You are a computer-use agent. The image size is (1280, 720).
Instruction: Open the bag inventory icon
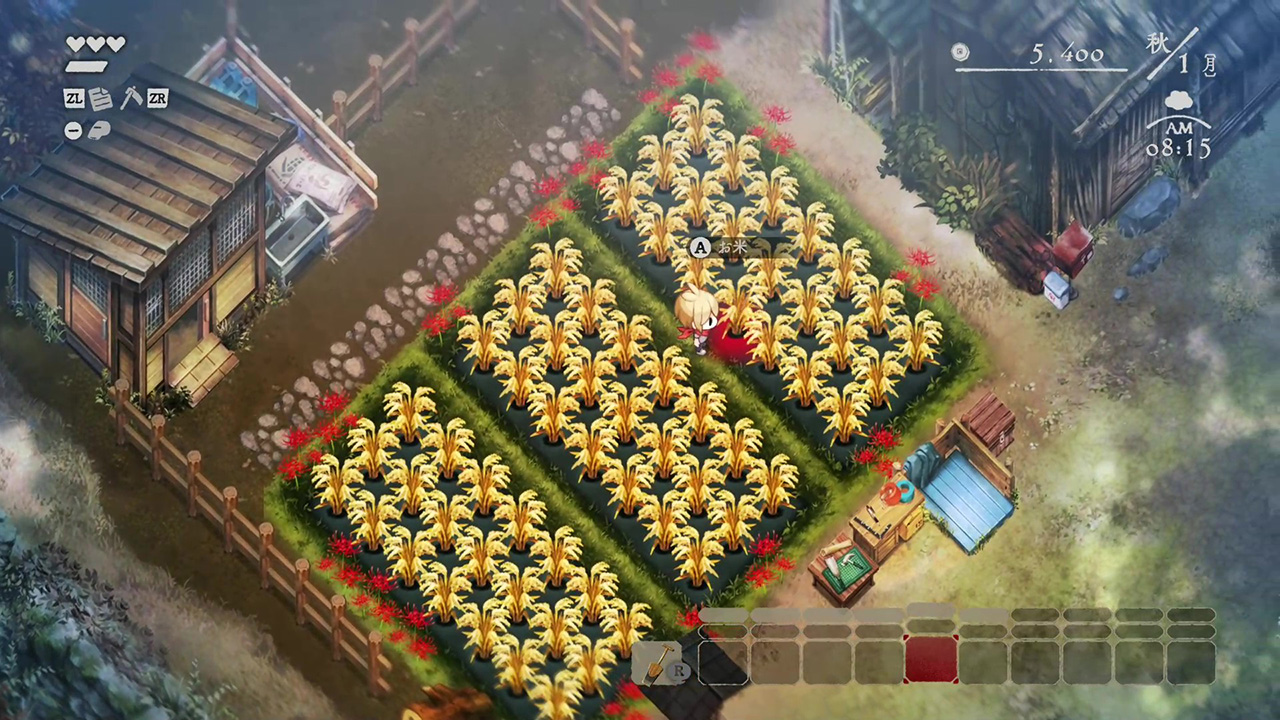click(x=99, y=130)
